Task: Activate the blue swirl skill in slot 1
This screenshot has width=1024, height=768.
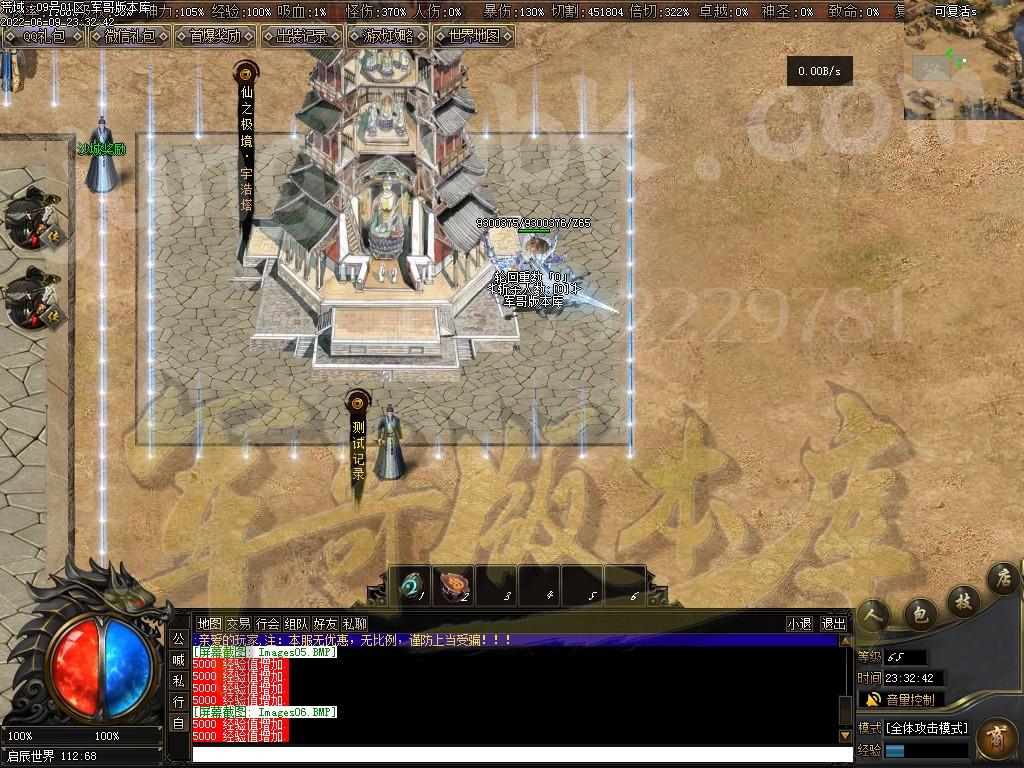Action: pos(410,586)
